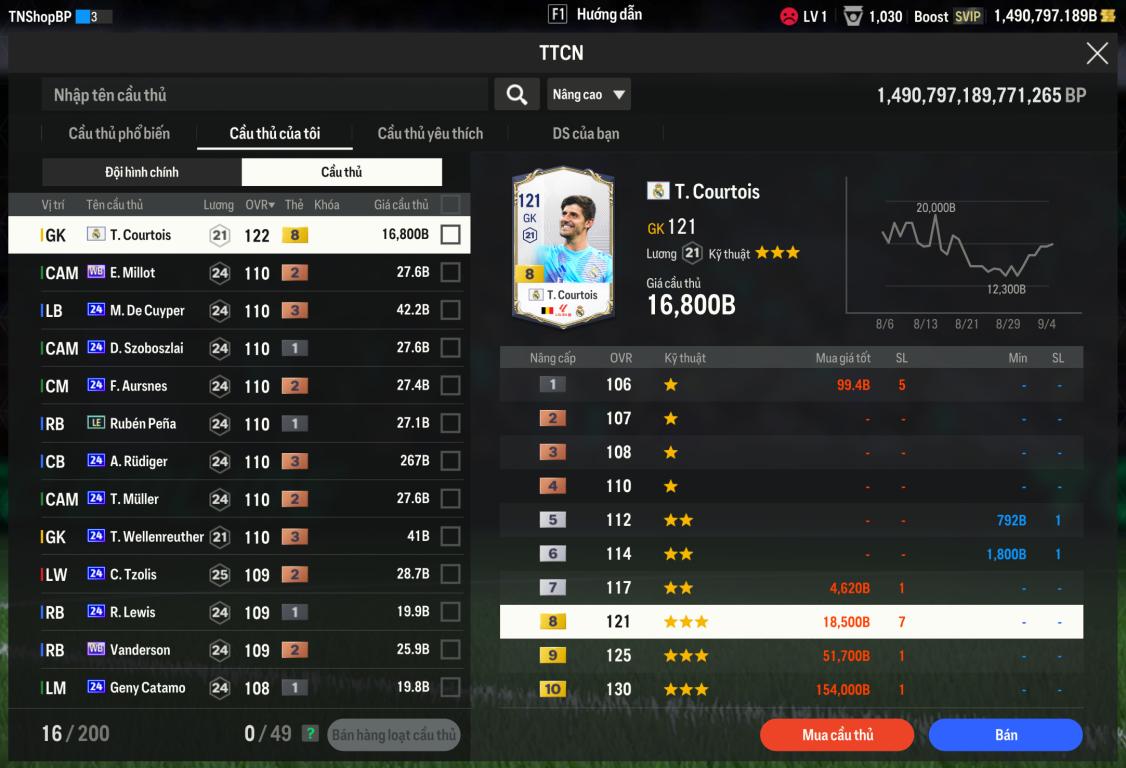Screen dimensions: 1126x768
Task: Show the DS của bạn tab
Action: tap(586, 134)
